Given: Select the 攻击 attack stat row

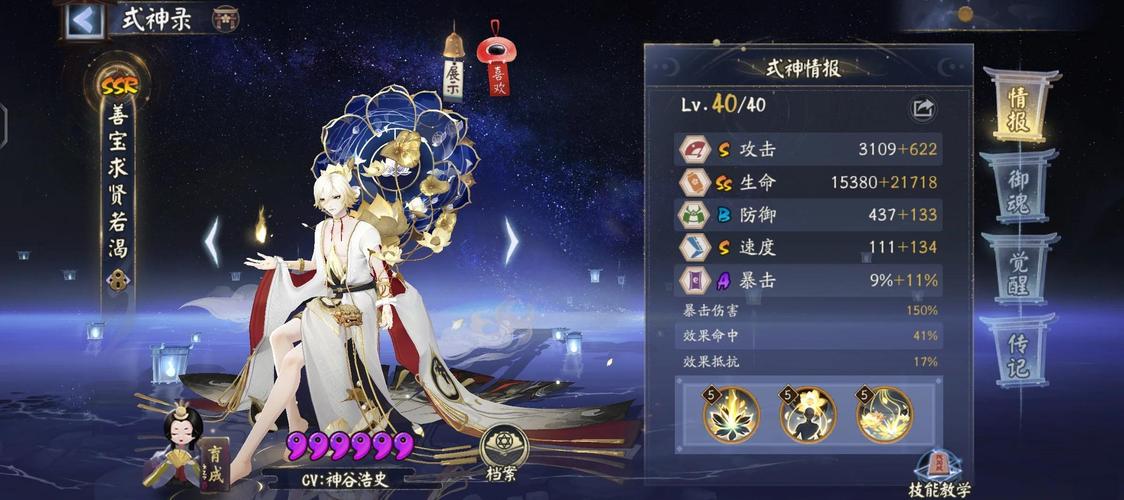Looking at the screenshot, I should (x=808, y=150).
